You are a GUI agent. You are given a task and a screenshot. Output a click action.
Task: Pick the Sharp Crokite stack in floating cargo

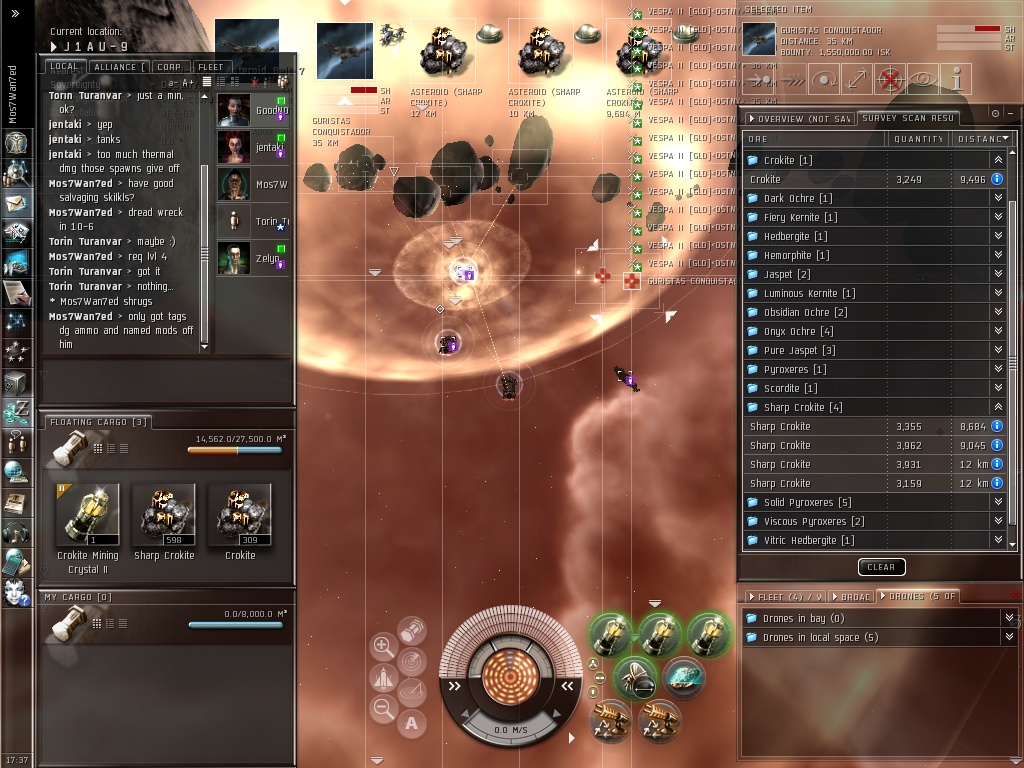pyautogui.click(x=164, y=516)
